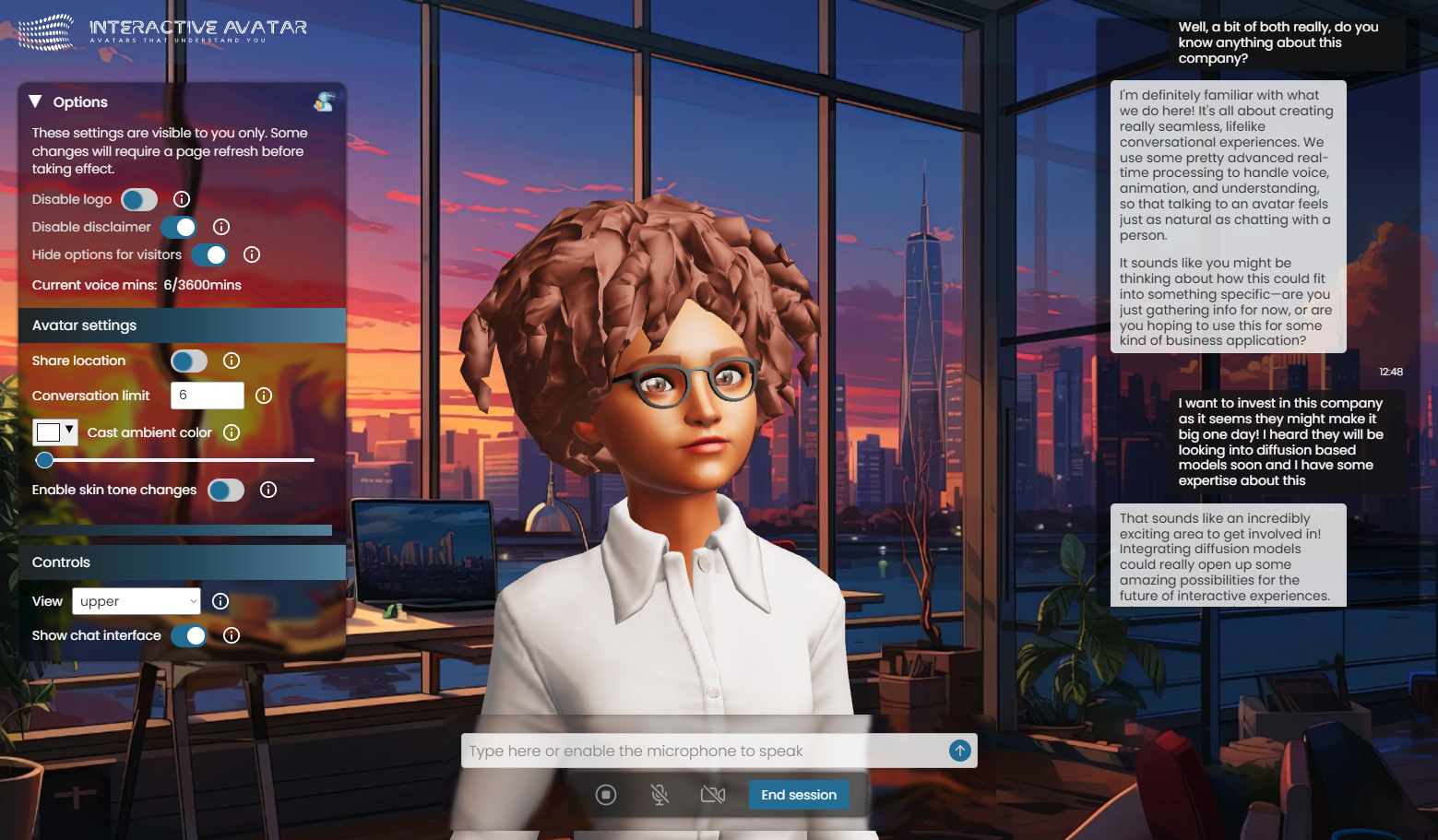Turn off the Show chat interface switch
Viewport: 1438px width, 840px height.
(x=188, y=635)
